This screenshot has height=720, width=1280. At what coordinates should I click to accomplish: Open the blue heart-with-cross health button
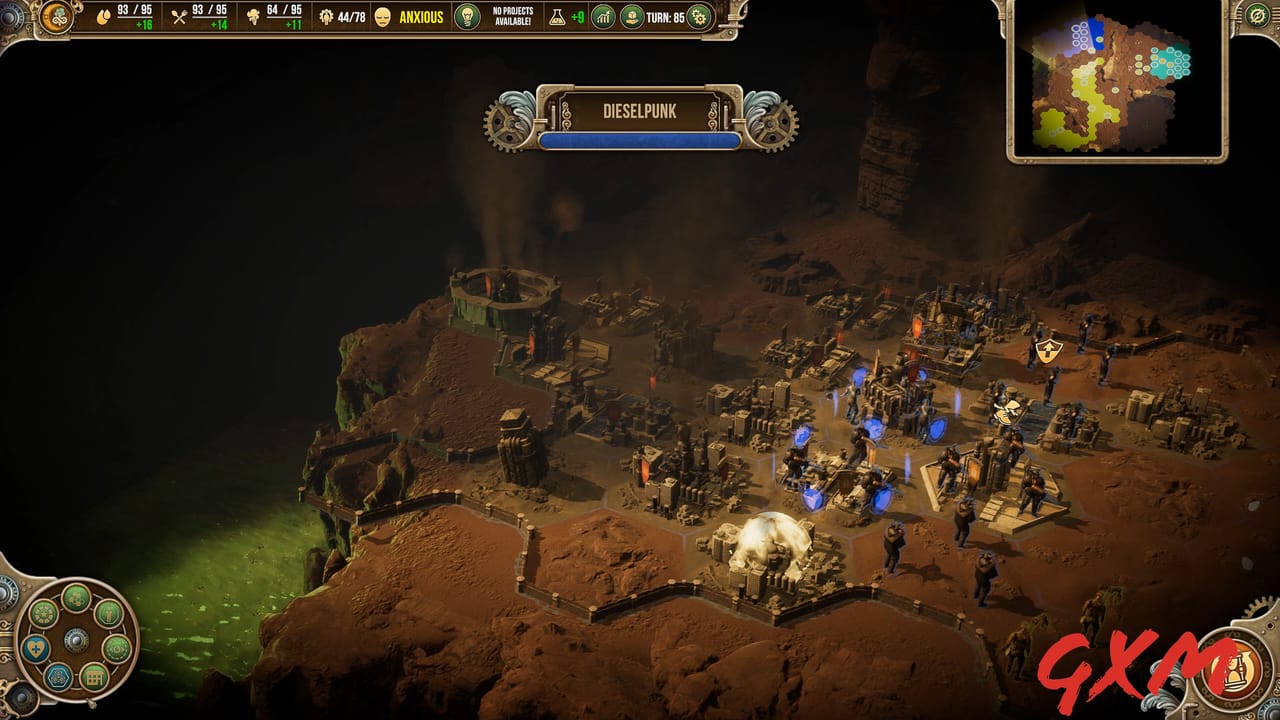pyautogui.click(x=36, y=648)
